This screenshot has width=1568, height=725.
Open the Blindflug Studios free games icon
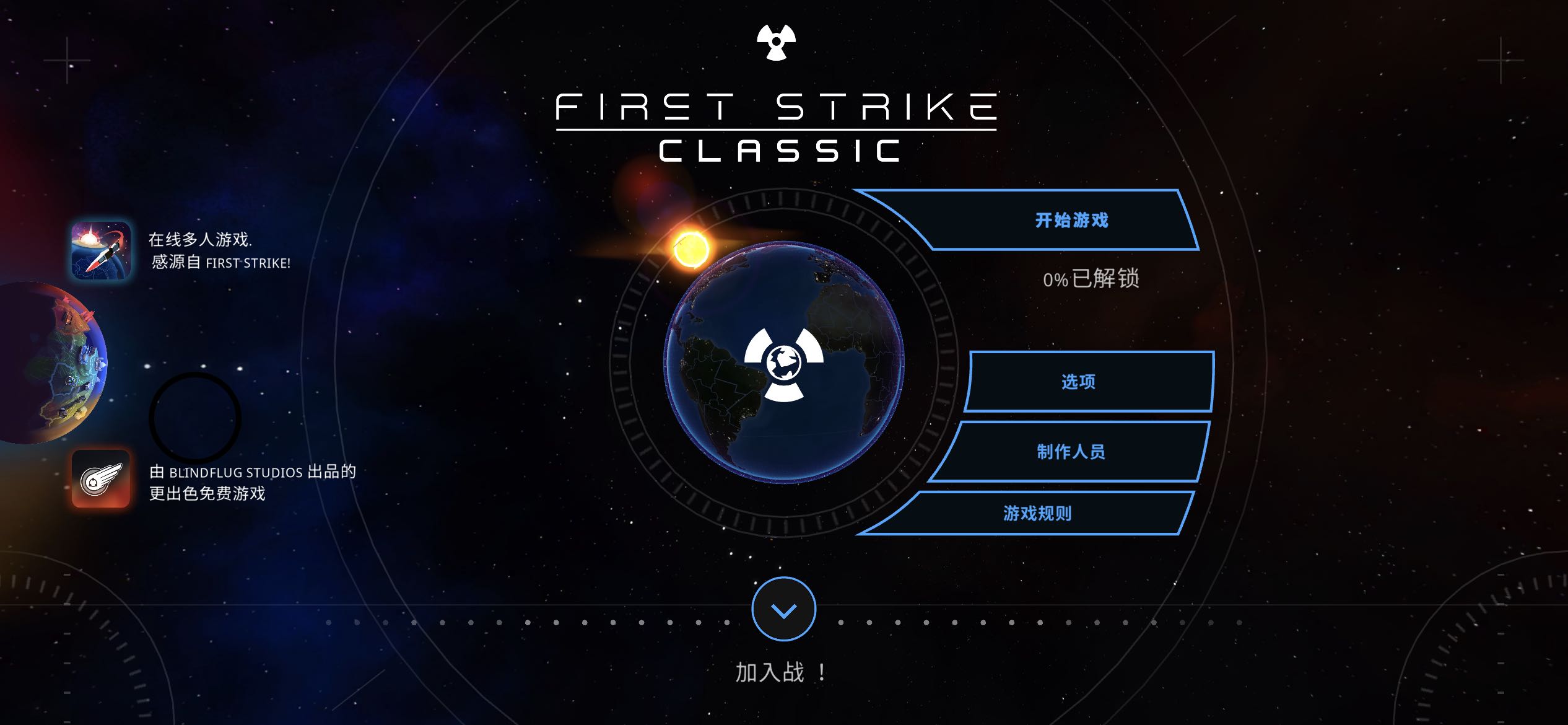[101, 479]
